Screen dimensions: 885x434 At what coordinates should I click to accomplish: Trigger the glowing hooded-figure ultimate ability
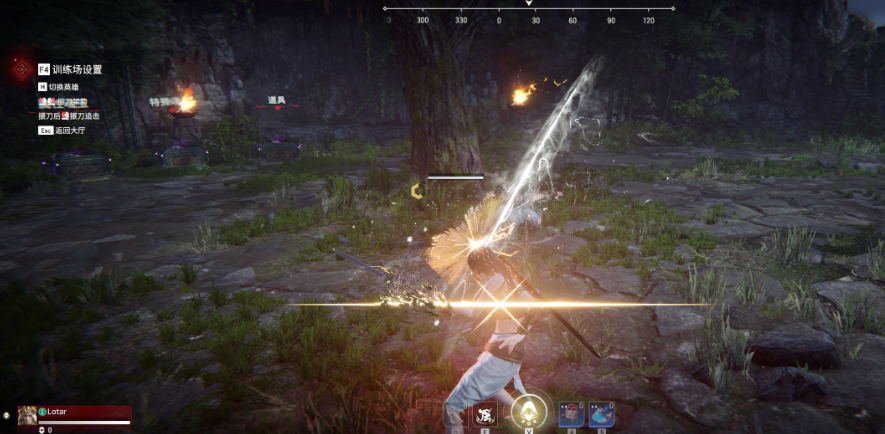click(x=528, y=410)
